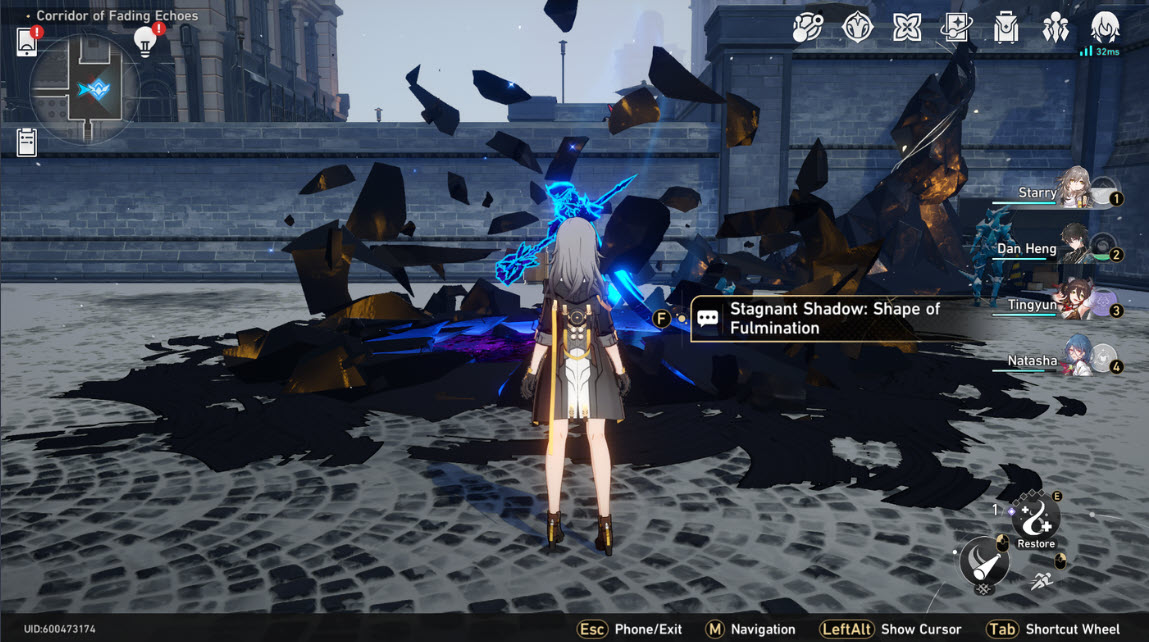Open the four-petal flower icon

coord(906,27)
